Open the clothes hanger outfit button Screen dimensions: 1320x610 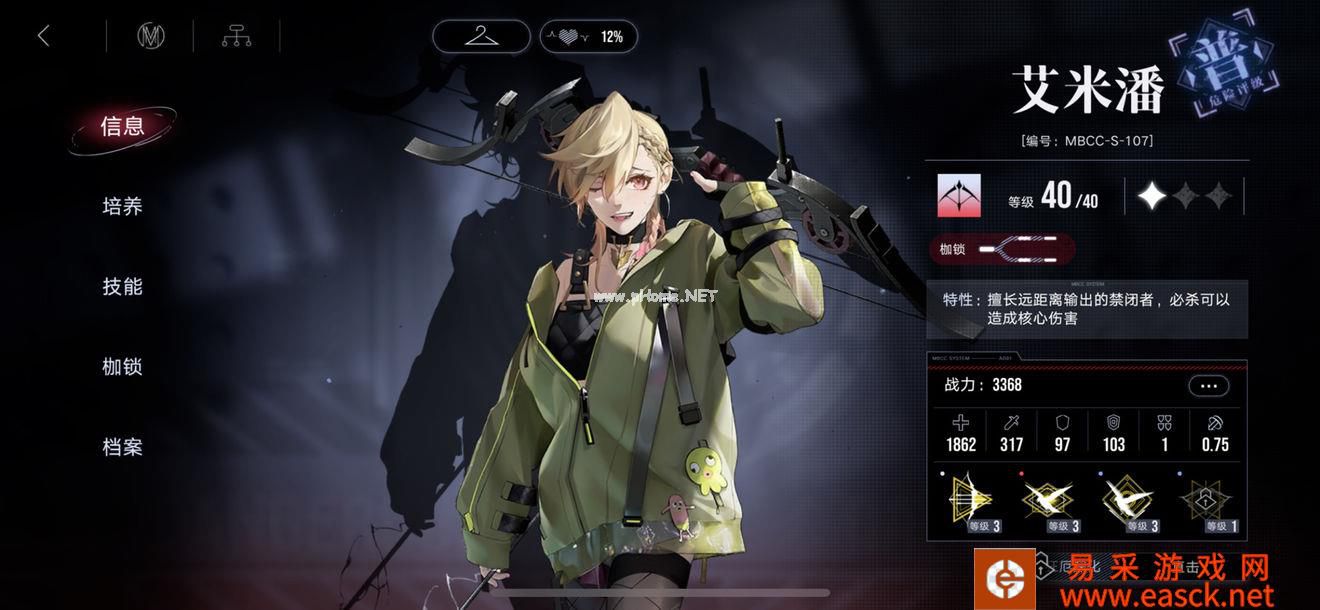coord(481,37)
